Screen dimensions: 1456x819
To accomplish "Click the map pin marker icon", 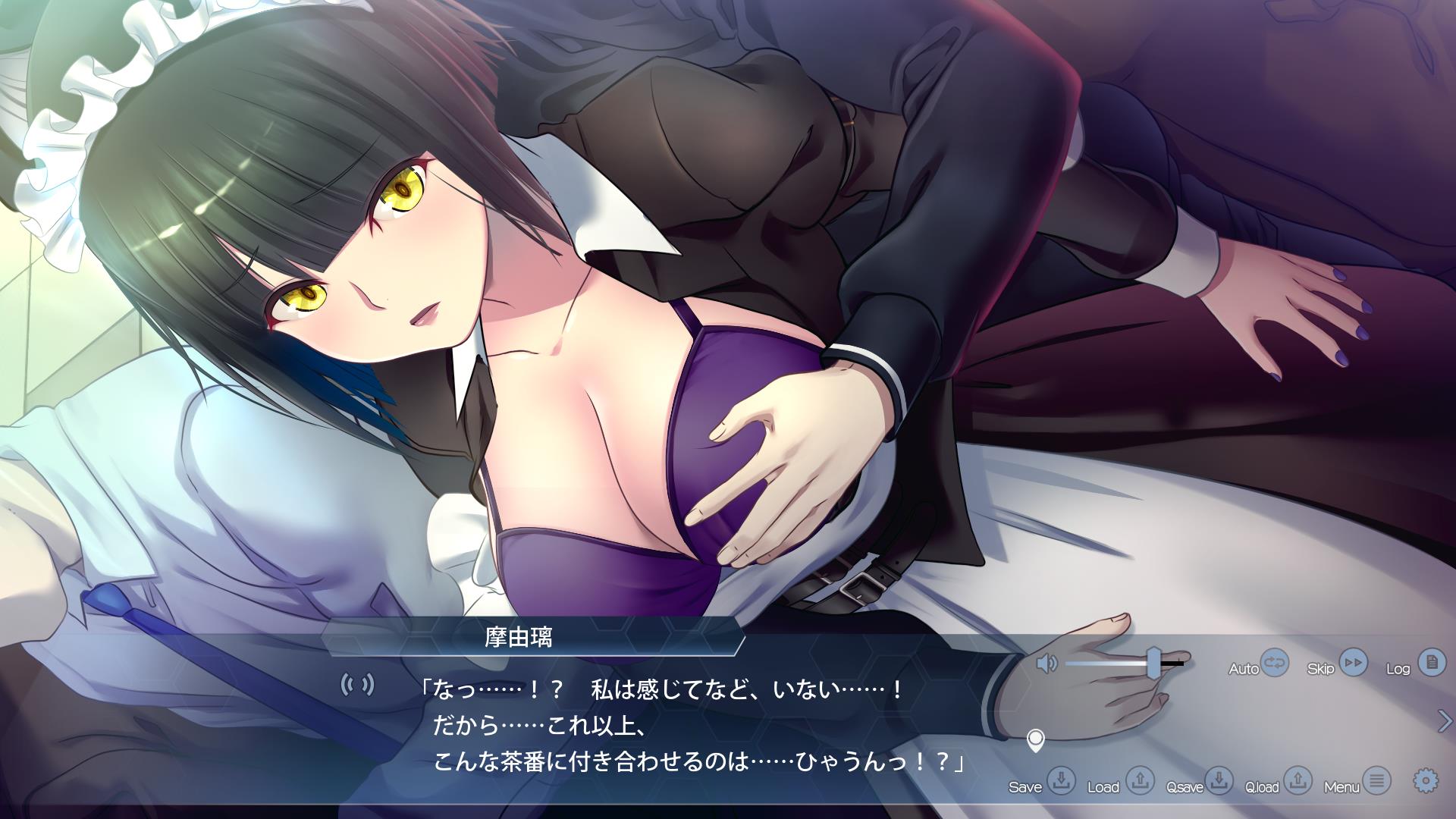I will pyautogui.click(x=1035, y=739).
